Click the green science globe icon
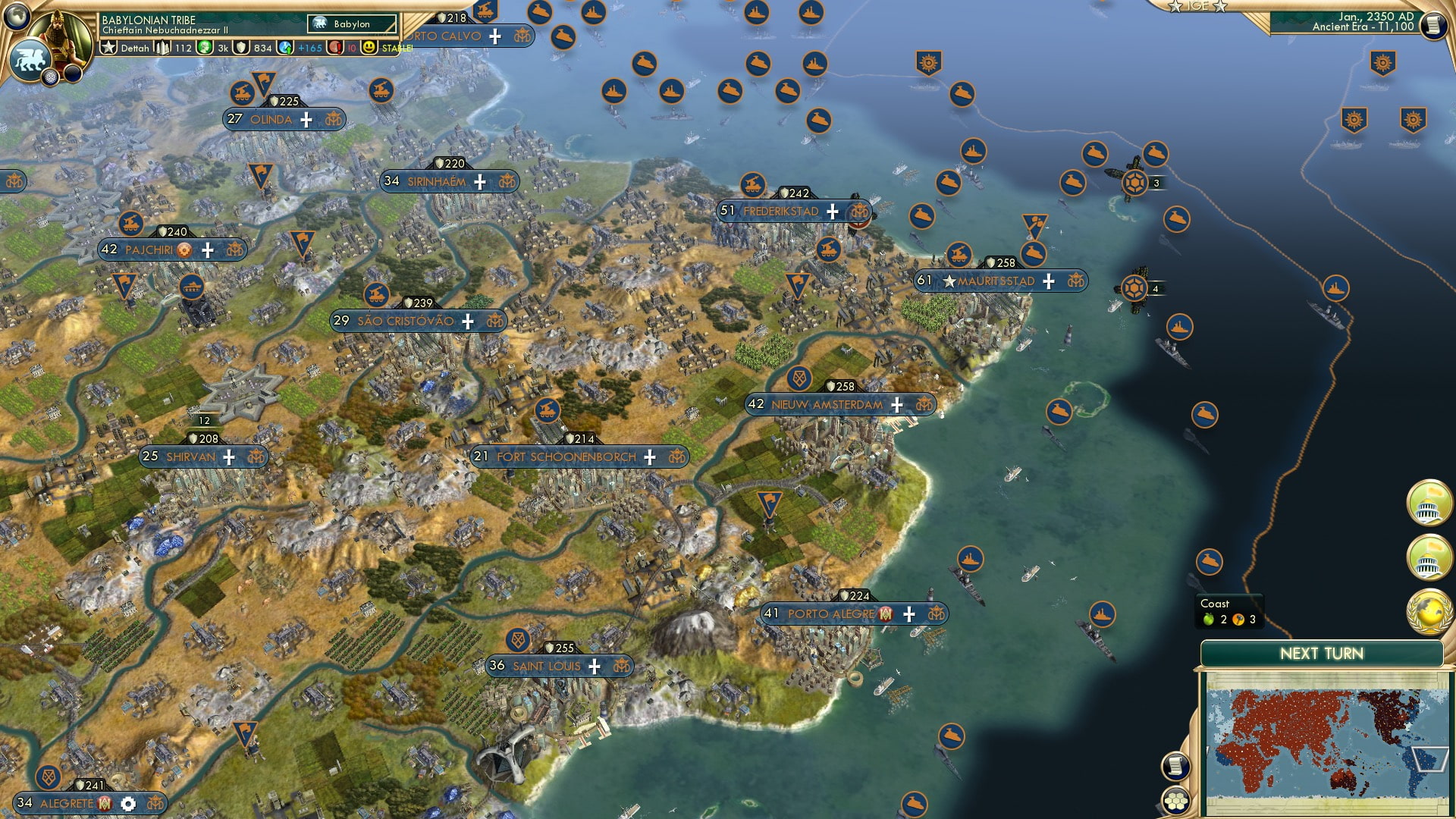Viewport: 1456px width, 819px height. [x=205, y=48]
